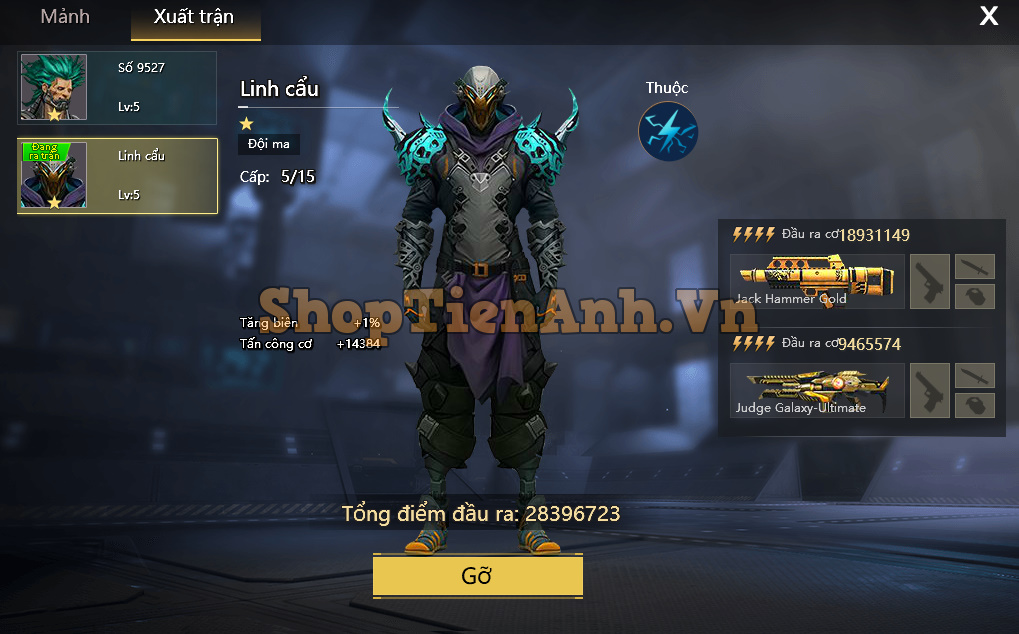Select the Linh cẩu character row
Screen dimensions: 1019x634
(x=117, y=176)
